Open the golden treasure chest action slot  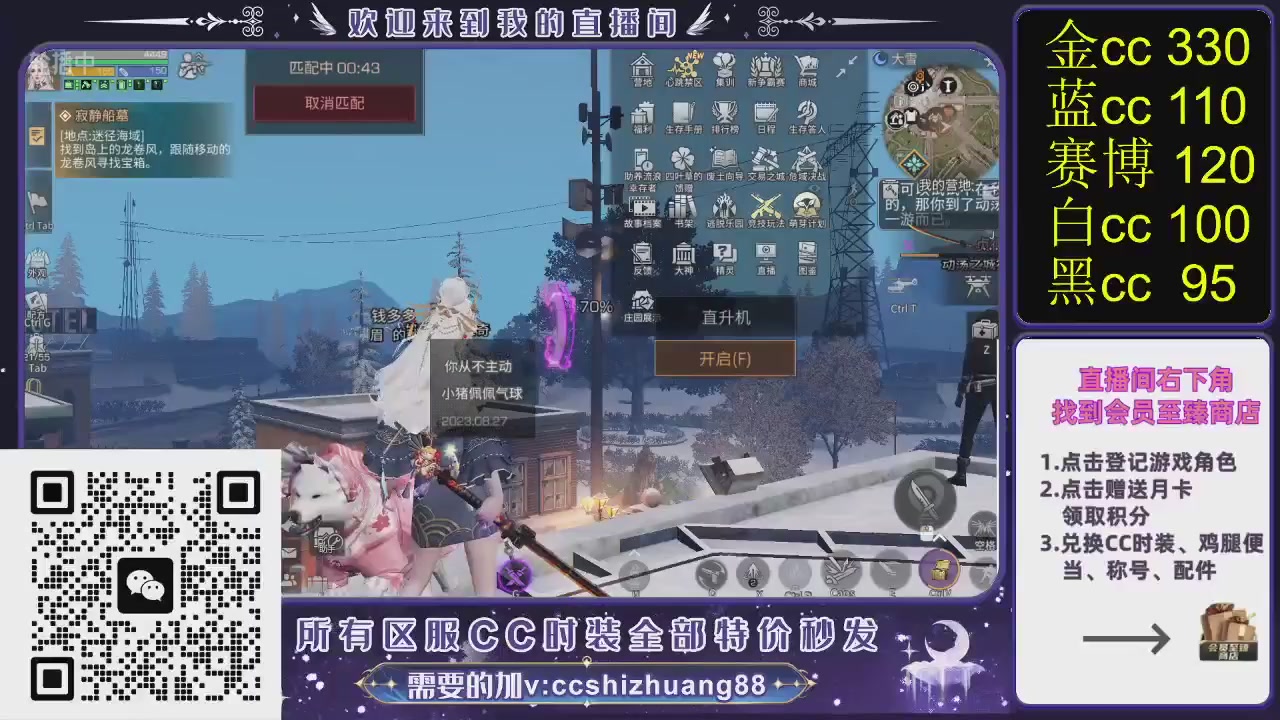click(x=938, y=570)
